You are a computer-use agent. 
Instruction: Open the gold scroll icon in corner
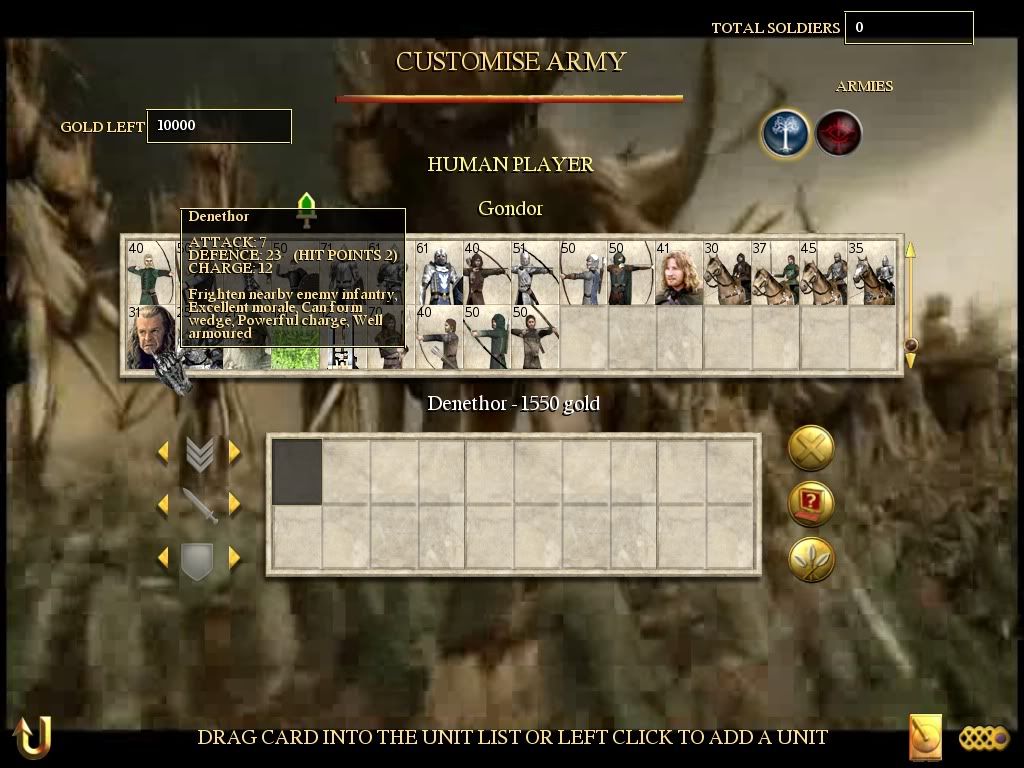click(x=925, y=738)
